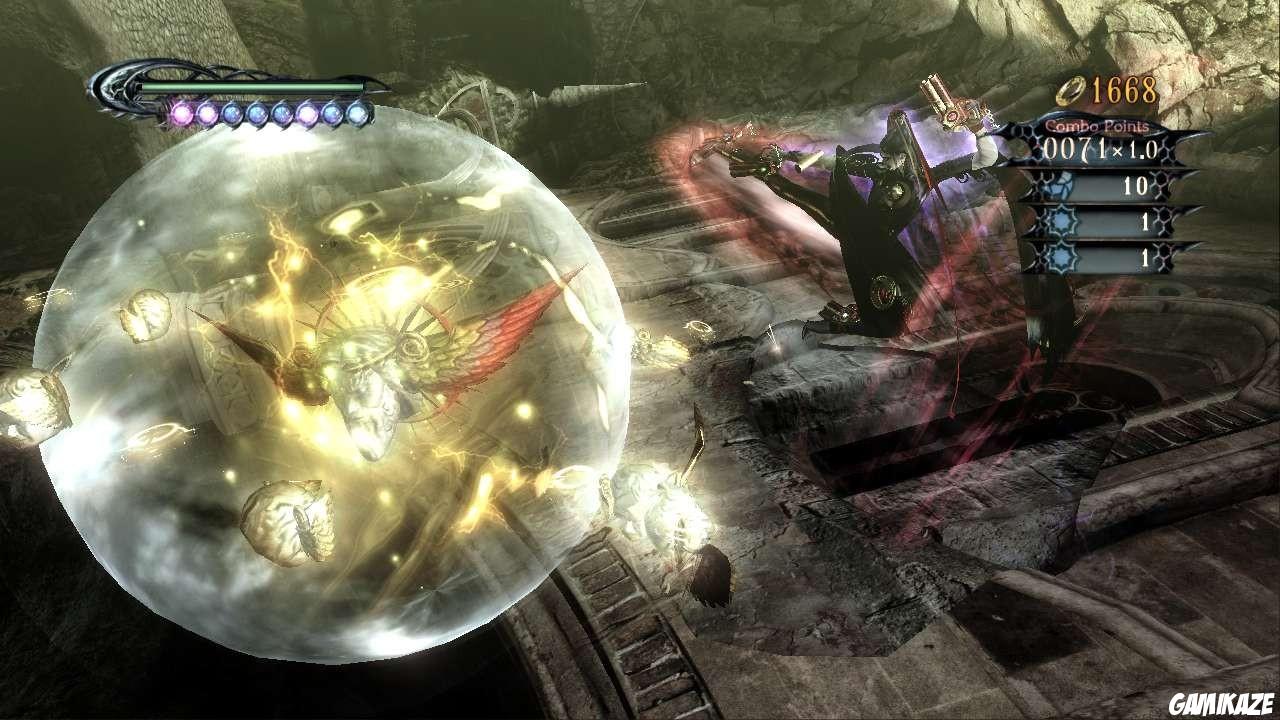This screenshot has width=1280, height=720.
Task: Toggle the fifth magic orb on the gauge
Action: [x=283, y=113]
